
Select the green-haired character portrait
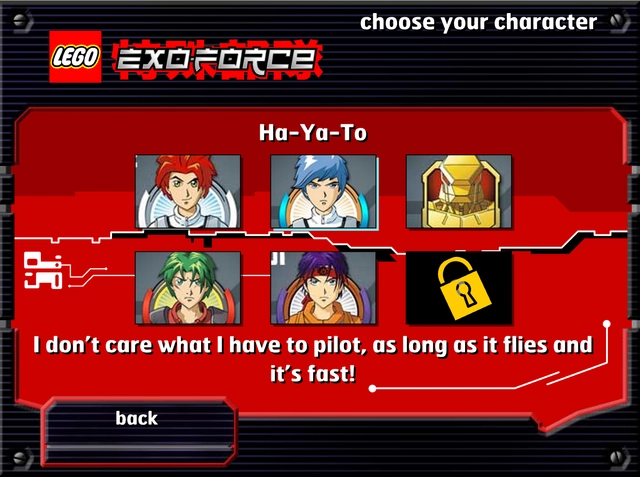(x=188, y=287)
